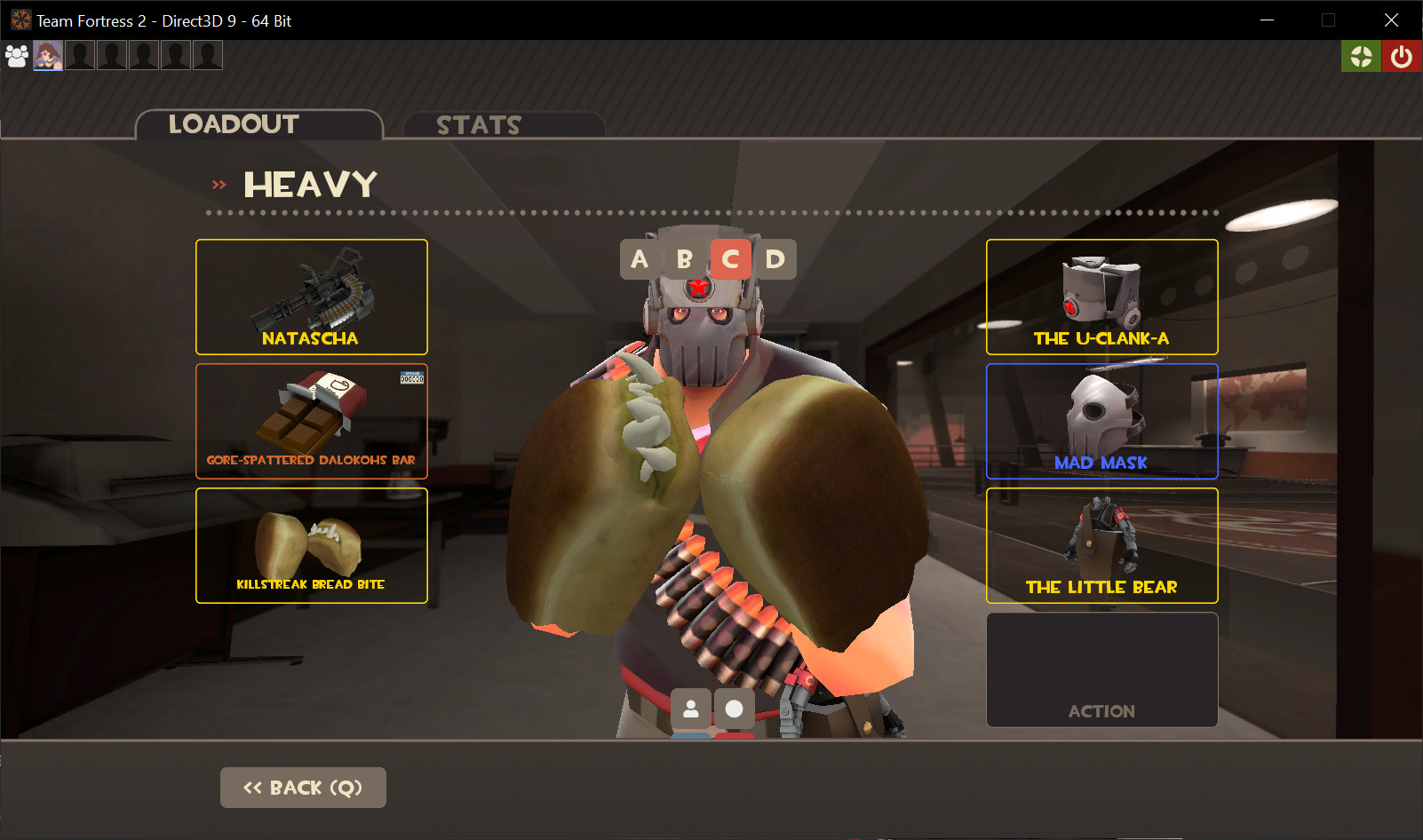Image resolution: width=1423 pixels, height=840 pixels.
Task: Select the Killstreak Bread Bite slot
Action: pos(311,545)
